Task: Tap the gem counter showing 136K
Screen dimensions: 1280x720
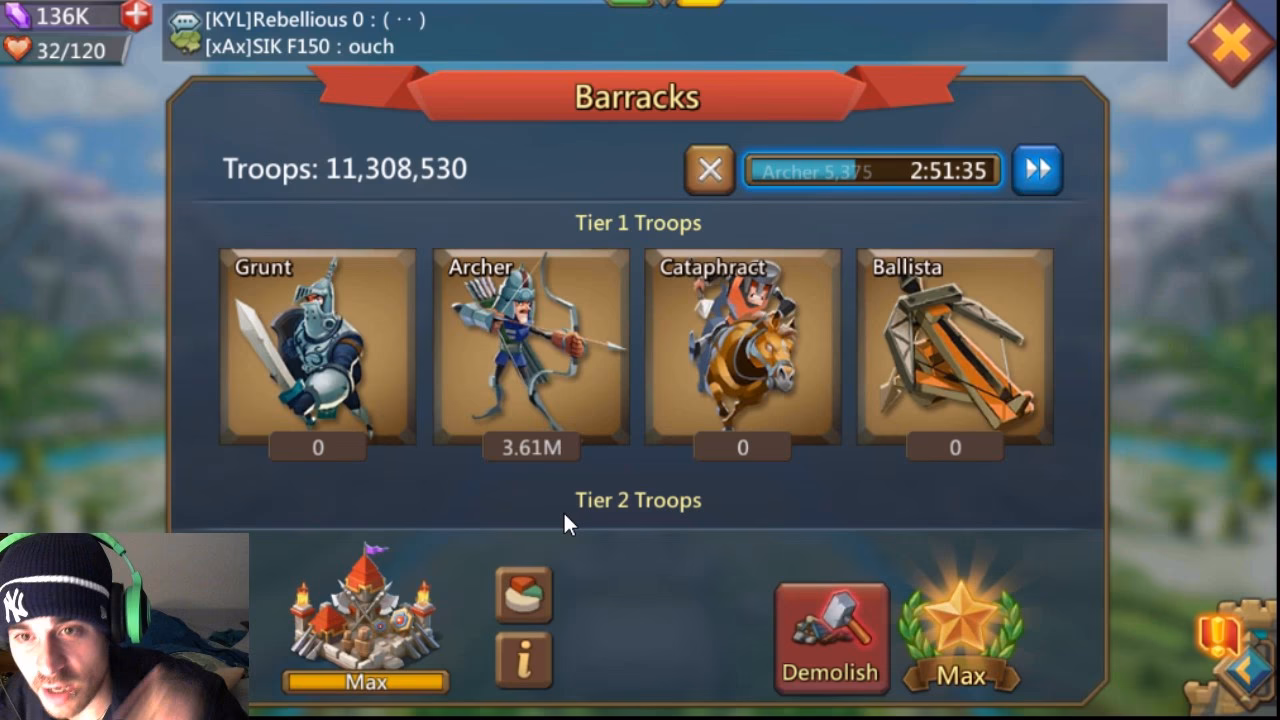Action: [60, 16]
